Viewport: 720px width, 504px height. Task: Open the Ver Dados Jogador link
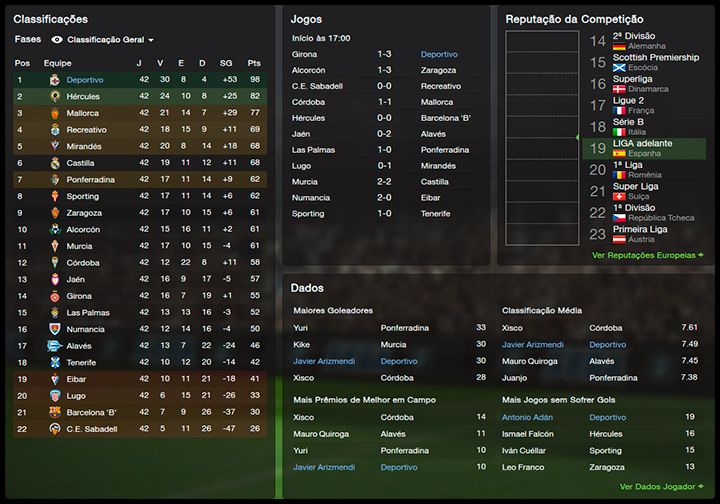click(661, 487)
